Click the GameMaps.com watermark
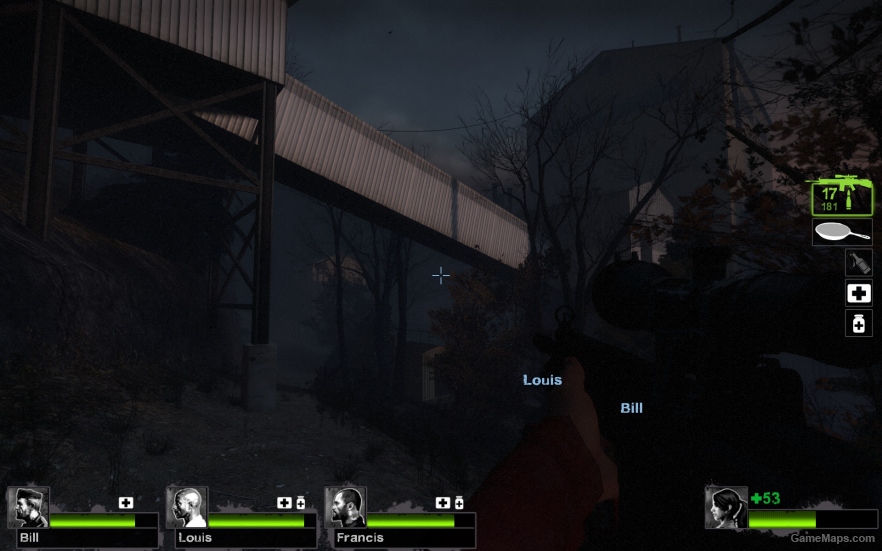This screenshot has height=551, width=882. 833,538
